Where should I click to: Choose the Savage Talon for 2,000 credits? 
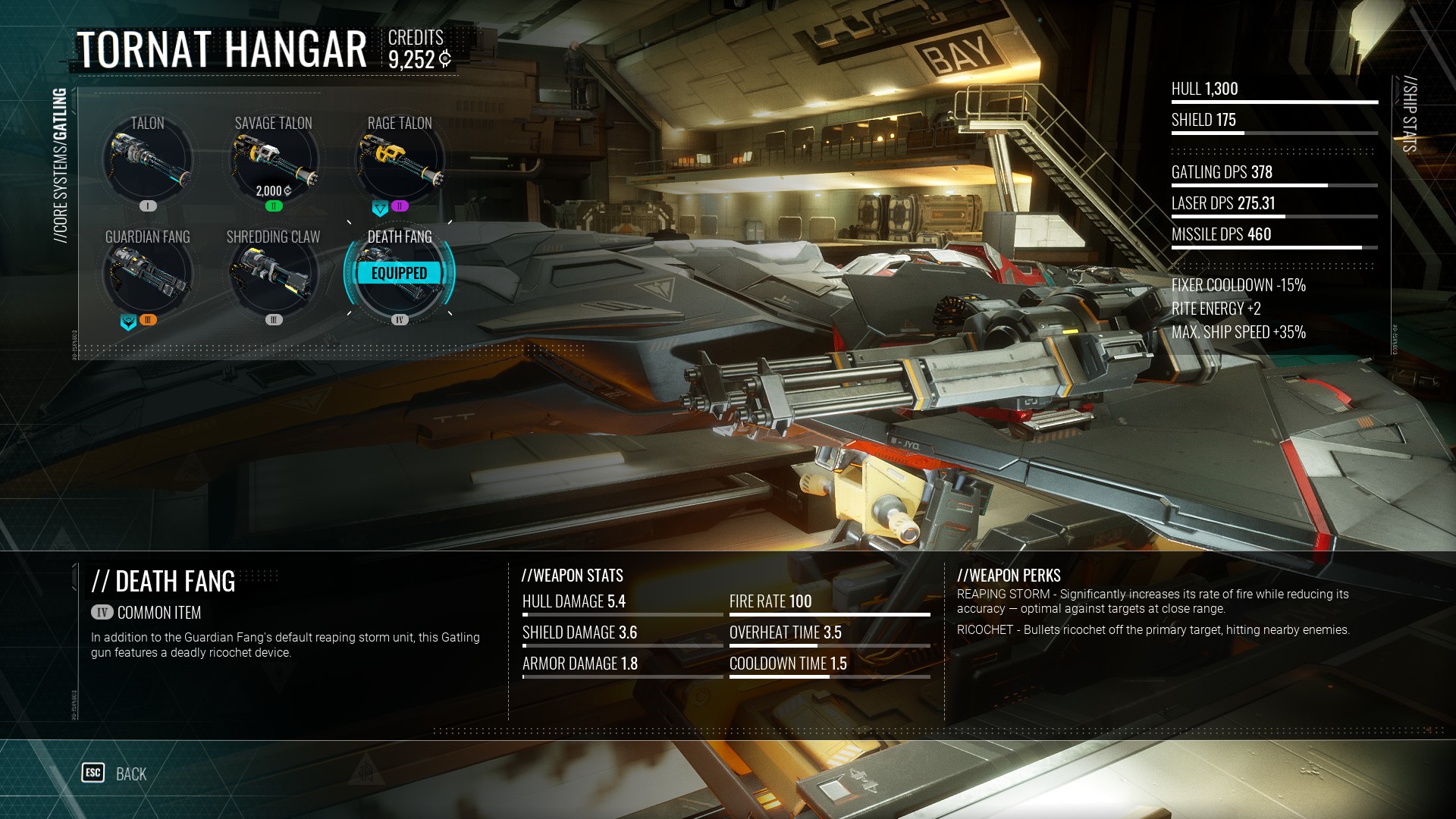pos(274,161)
